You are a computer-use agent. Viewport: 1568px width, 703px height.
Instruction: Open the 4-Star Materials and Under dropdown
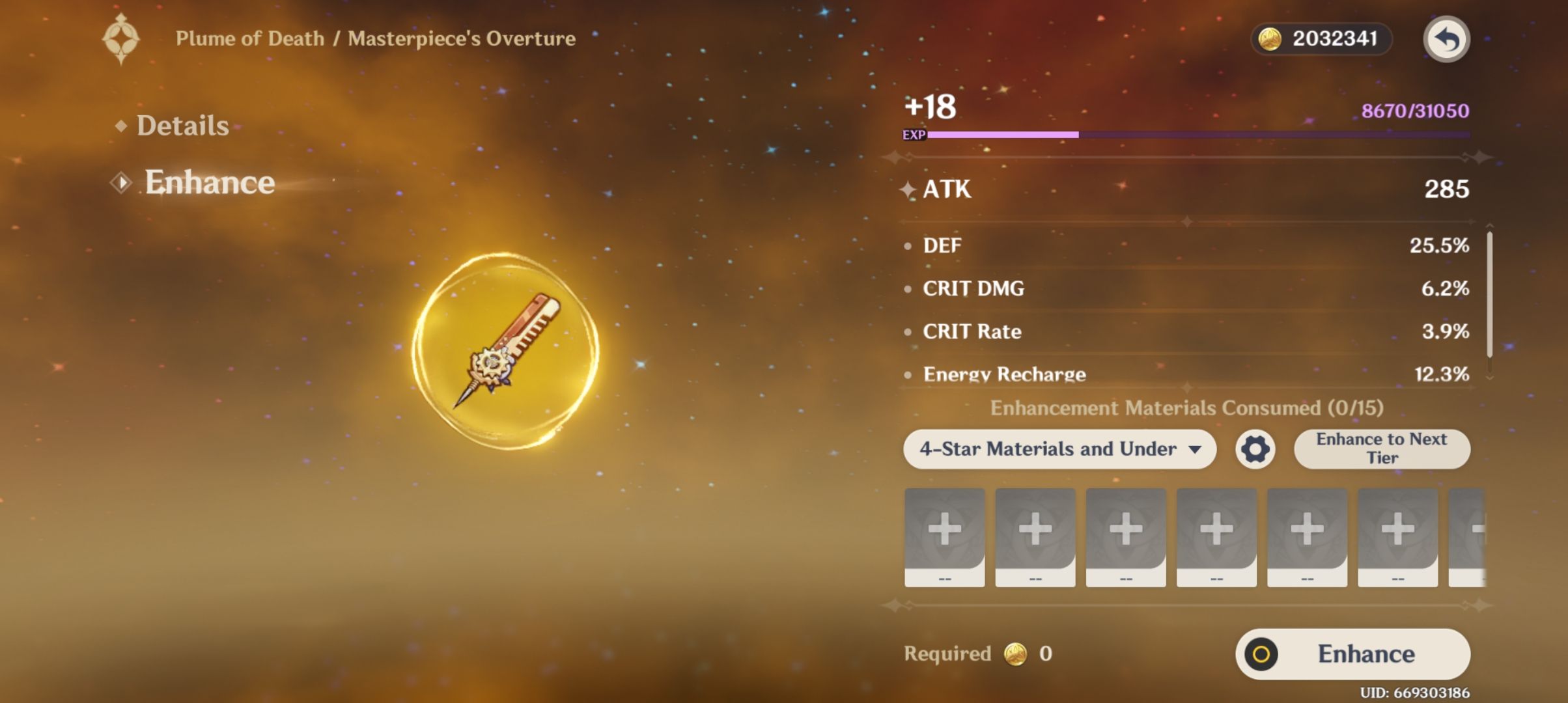coord(1059,448)
